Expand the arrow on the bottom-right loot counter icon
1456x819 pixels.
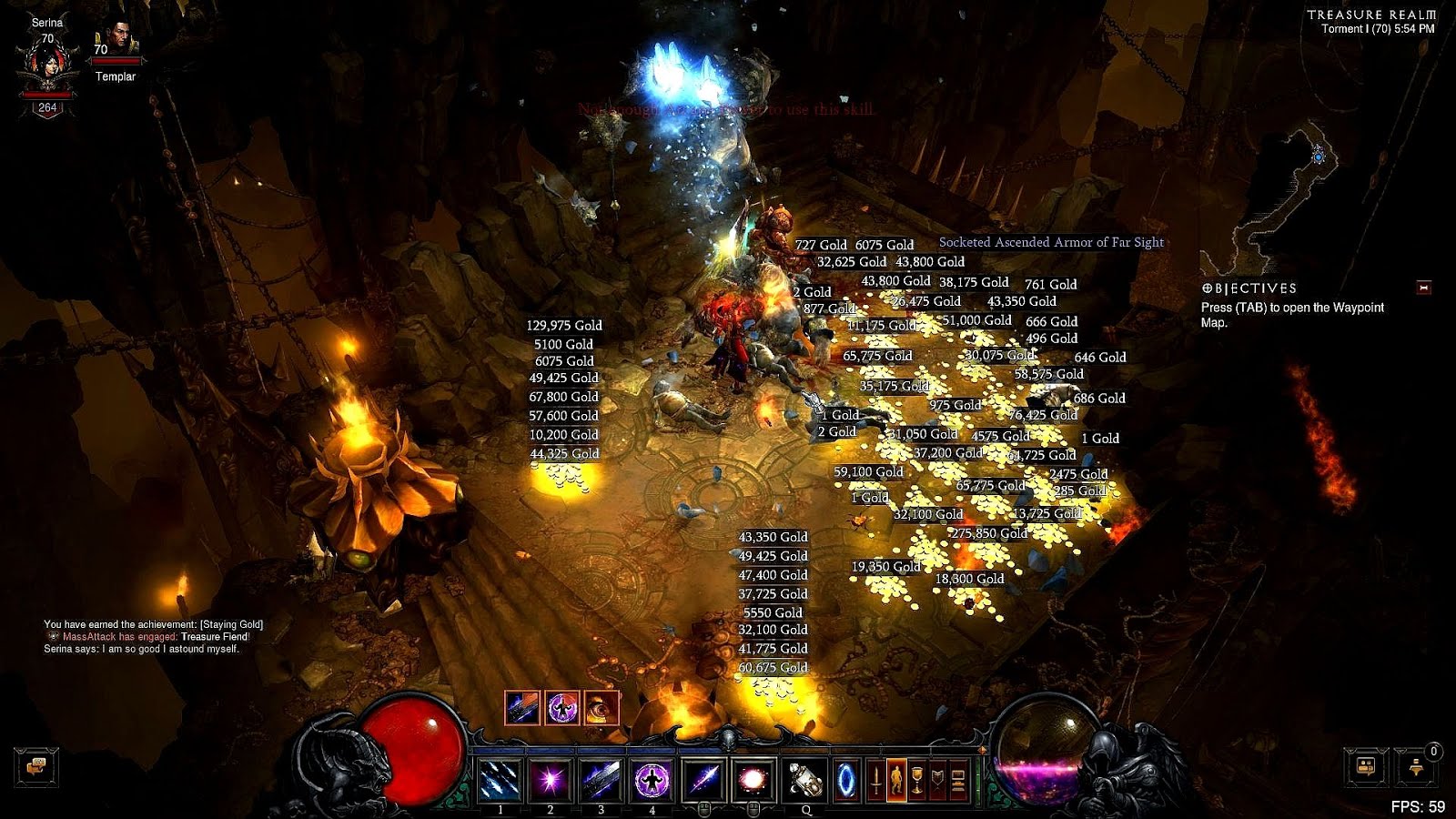pos(1402,750)
